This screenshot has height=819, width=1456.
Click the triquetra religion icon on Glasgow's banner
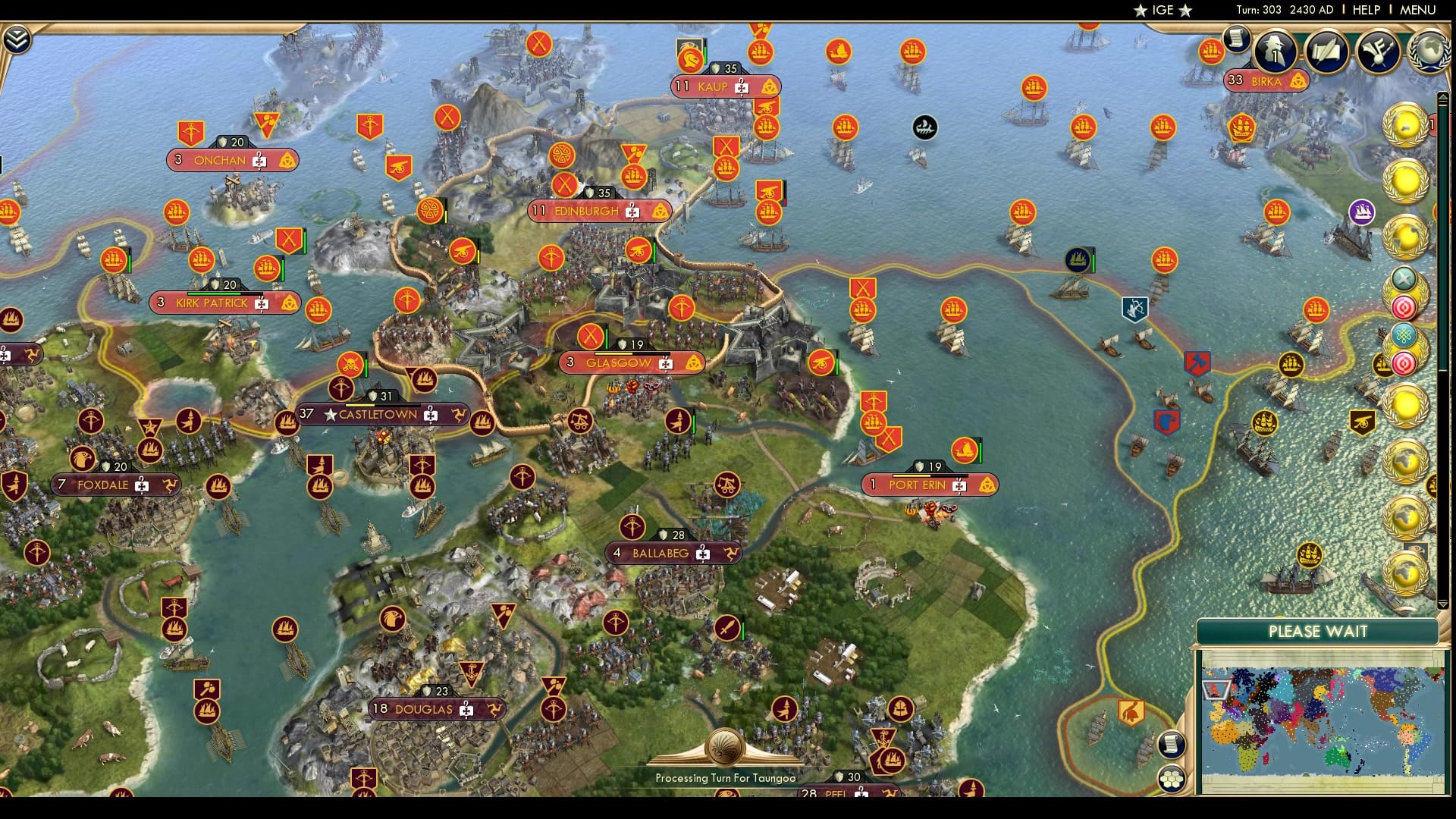(x=694, y=362)
